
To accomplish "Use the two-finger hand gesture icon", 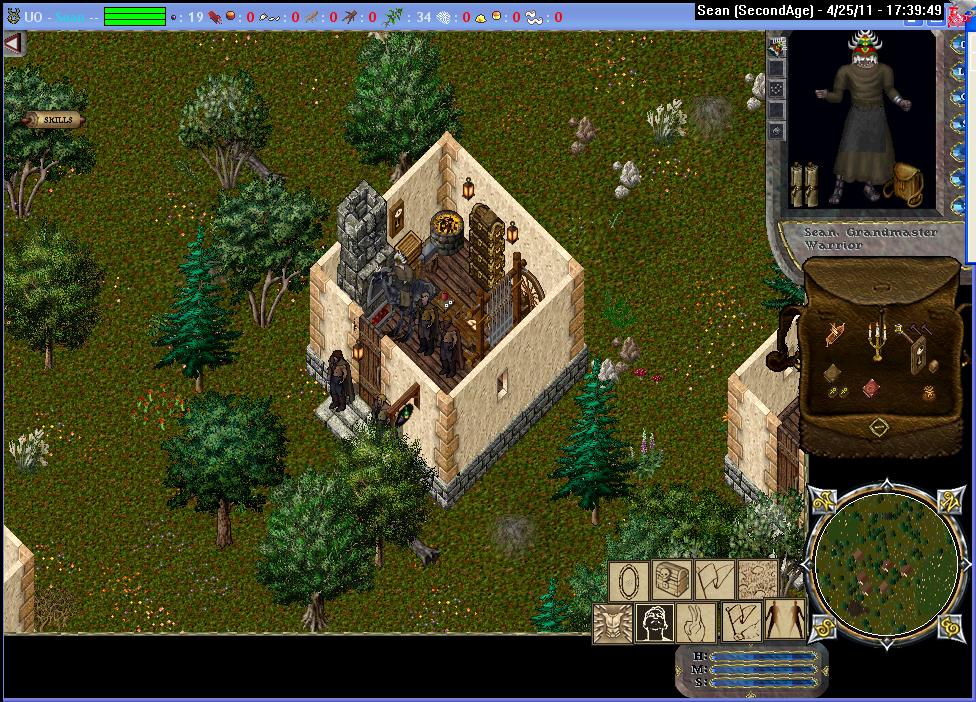I will click(697, 623).
